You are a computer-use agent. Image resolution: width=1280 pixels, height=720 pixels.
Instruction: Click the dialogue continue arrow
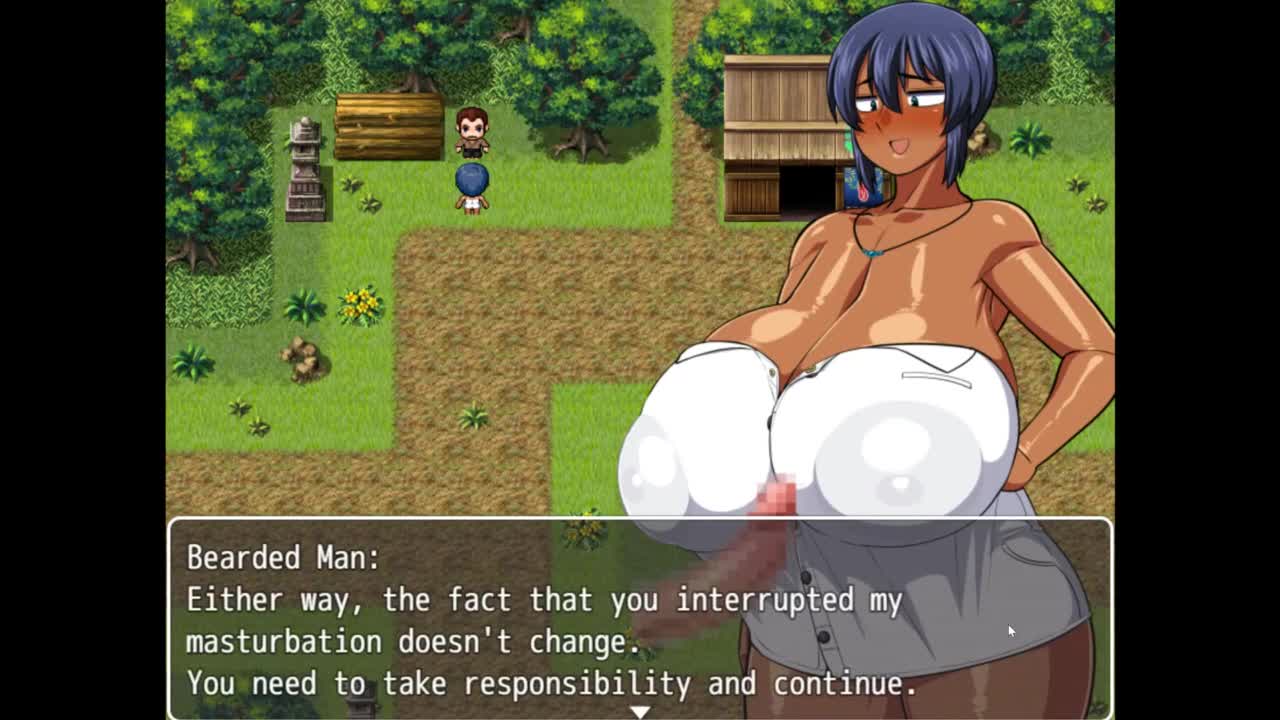[640, 711]
